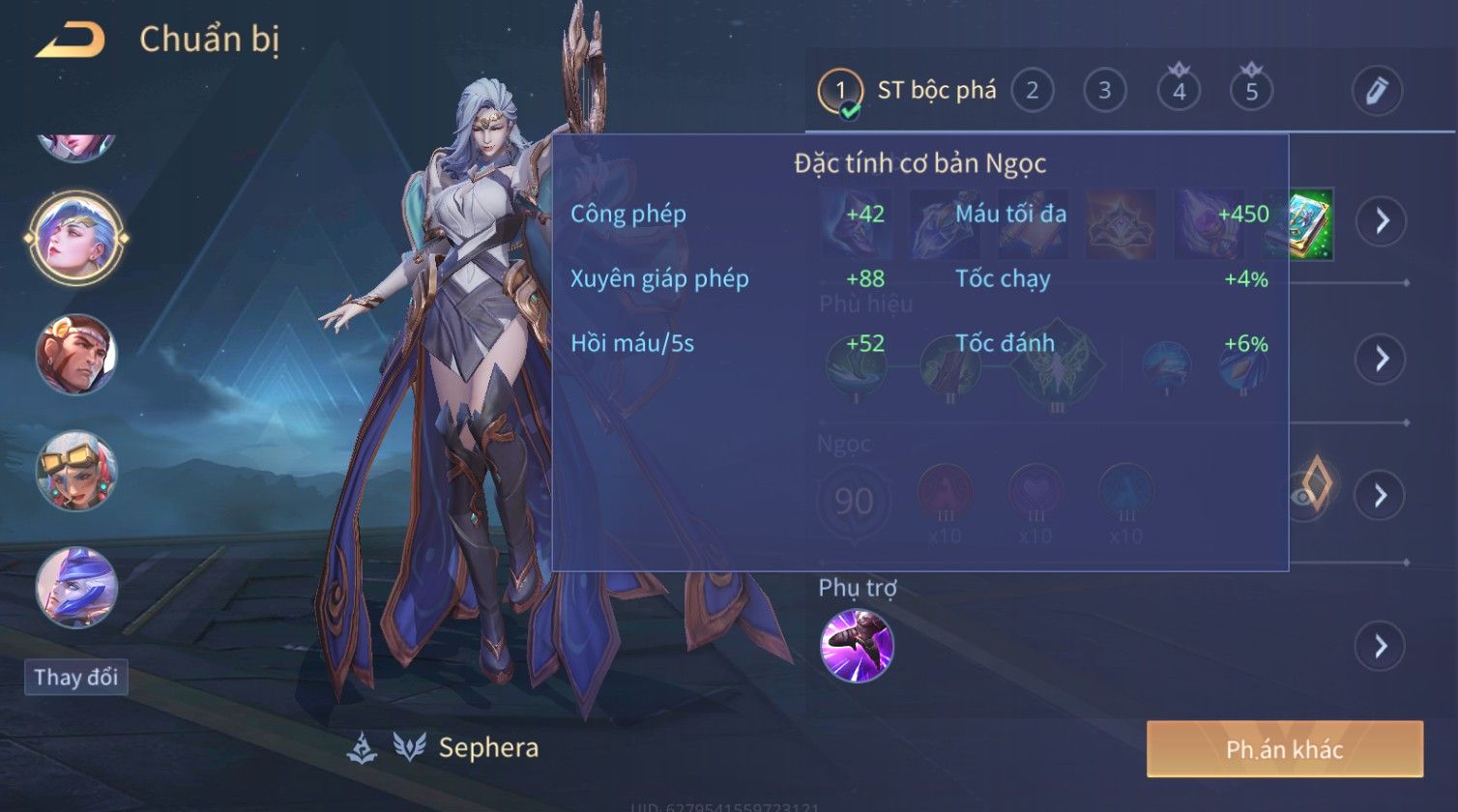
Task: Choose the goggles-wearing hero portrait
Action: coord(75,471)
